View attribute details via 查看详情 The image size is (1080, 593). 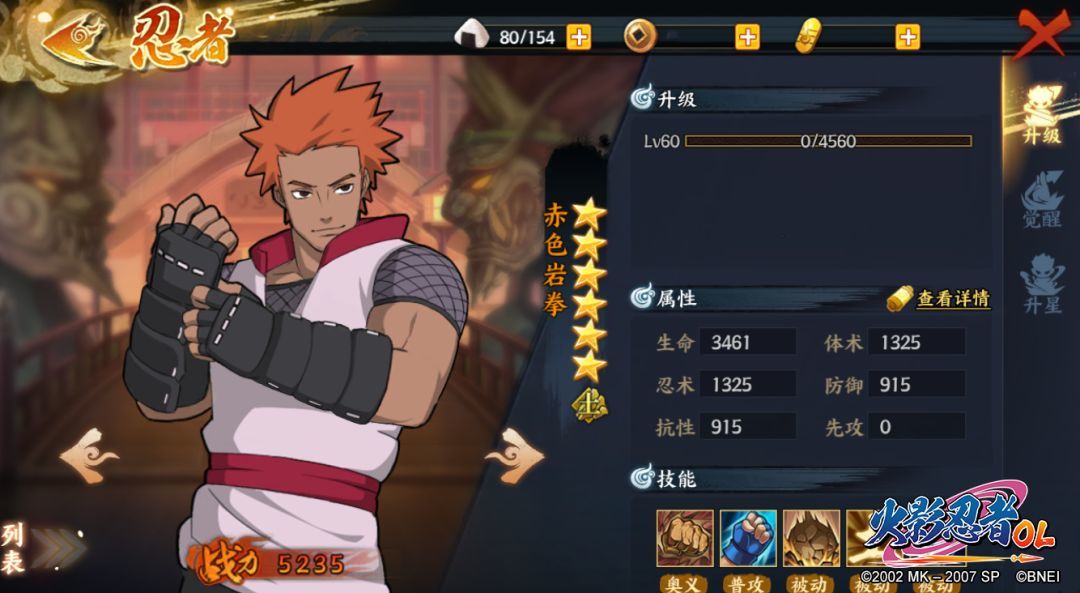[940, 298]
